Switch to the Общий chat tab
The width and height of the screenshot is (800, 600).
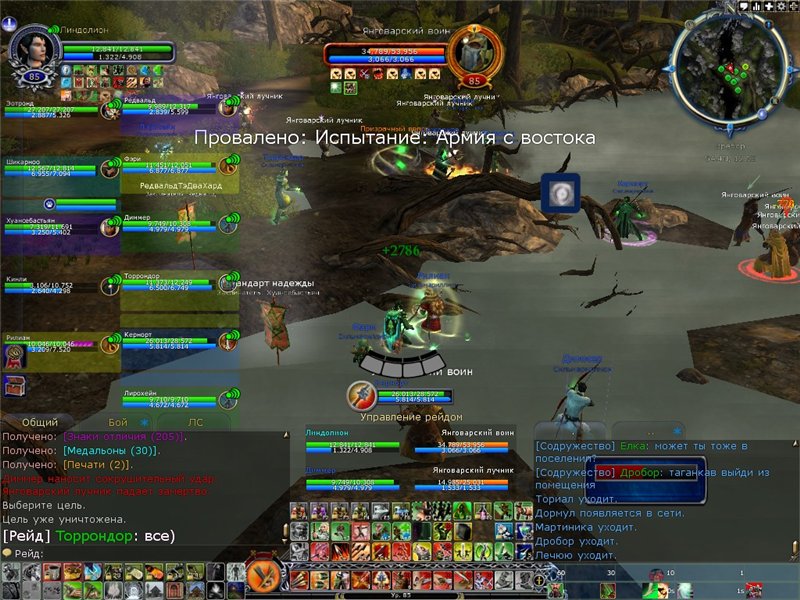pyautogui.click(x=39, y=423)
